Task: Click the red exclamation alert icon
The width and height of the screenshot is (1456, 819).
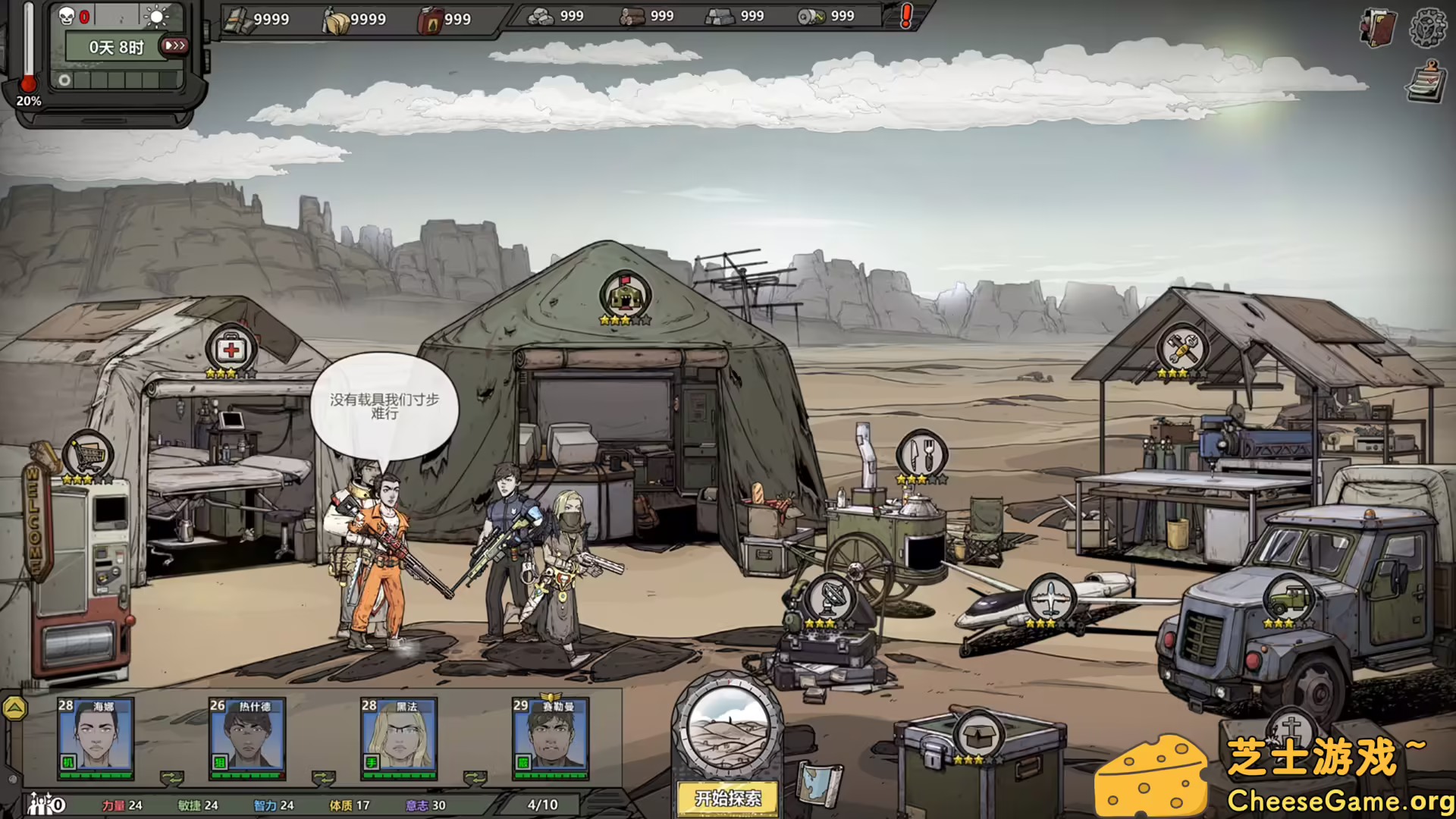Action: [x=905, y=16]
